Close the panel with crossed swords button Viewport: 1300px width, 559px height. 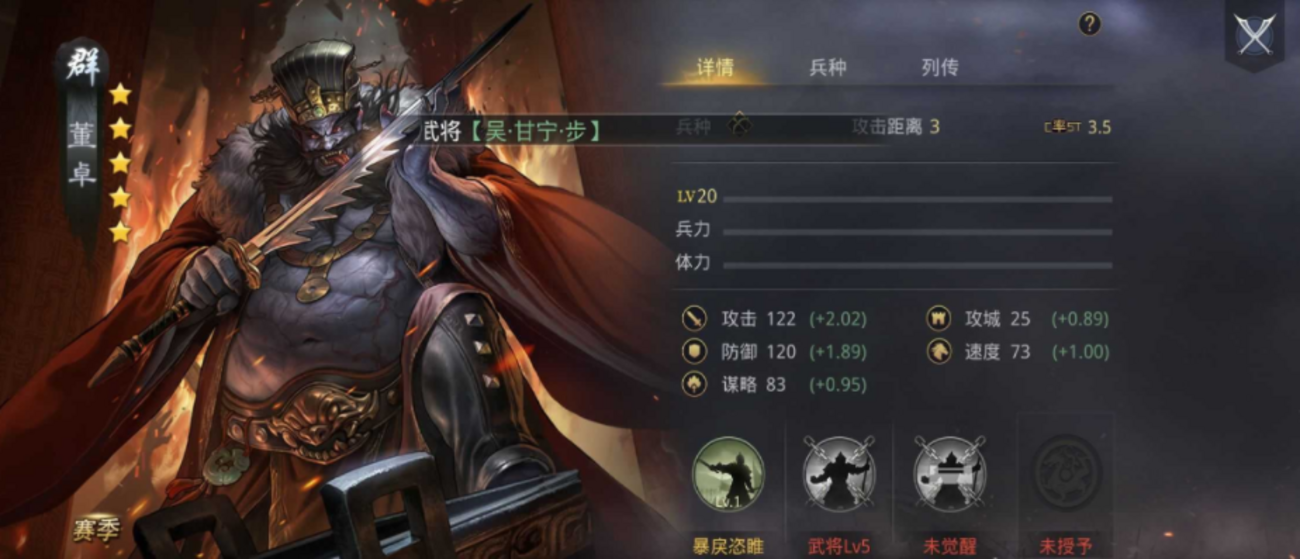pos(1254,35)
